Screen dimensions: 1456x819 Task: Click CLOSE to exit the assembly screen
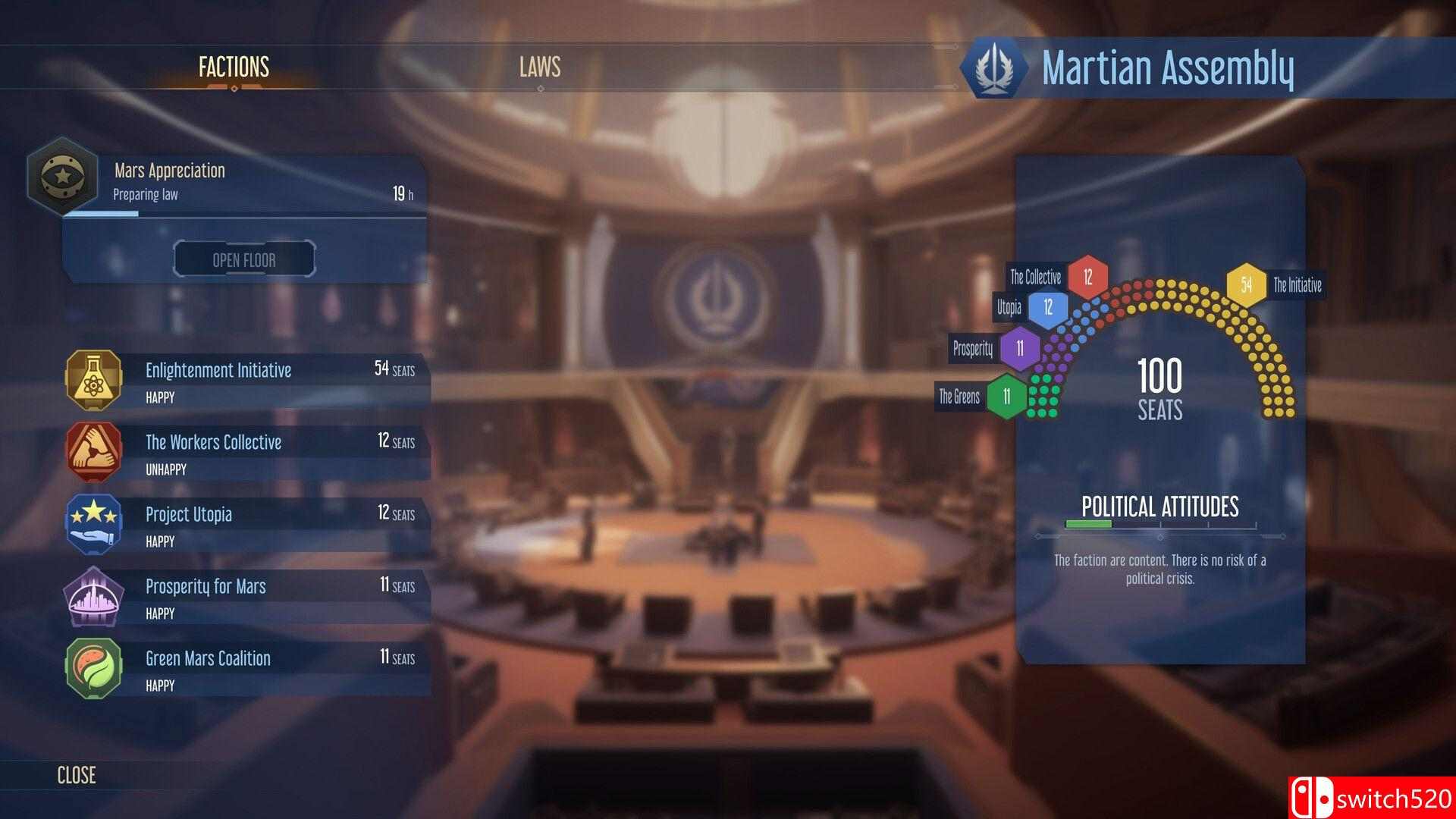click(x=75, y=775)
